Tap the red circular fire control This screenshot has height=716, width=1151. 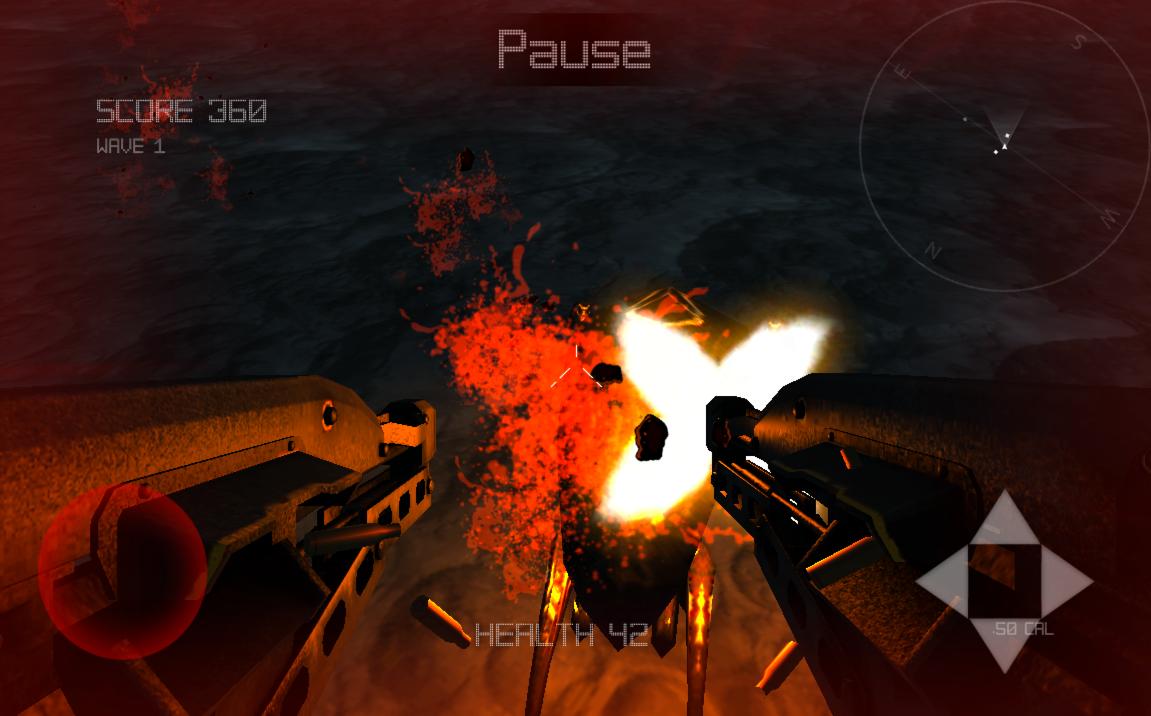pyautogui.click(x=122, y=571)
